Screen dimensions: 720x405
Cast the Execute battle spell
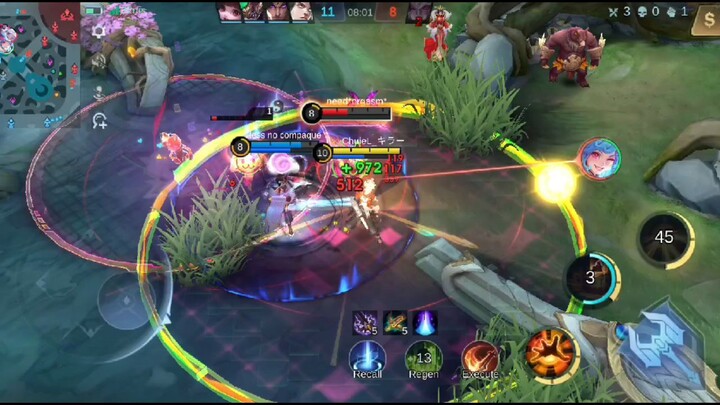480,357
